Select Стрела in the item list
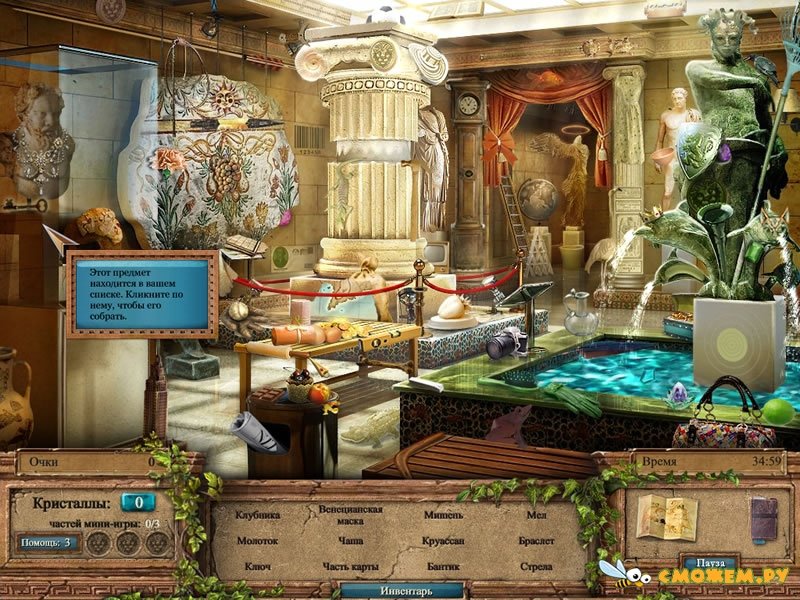 click(536, 566)
